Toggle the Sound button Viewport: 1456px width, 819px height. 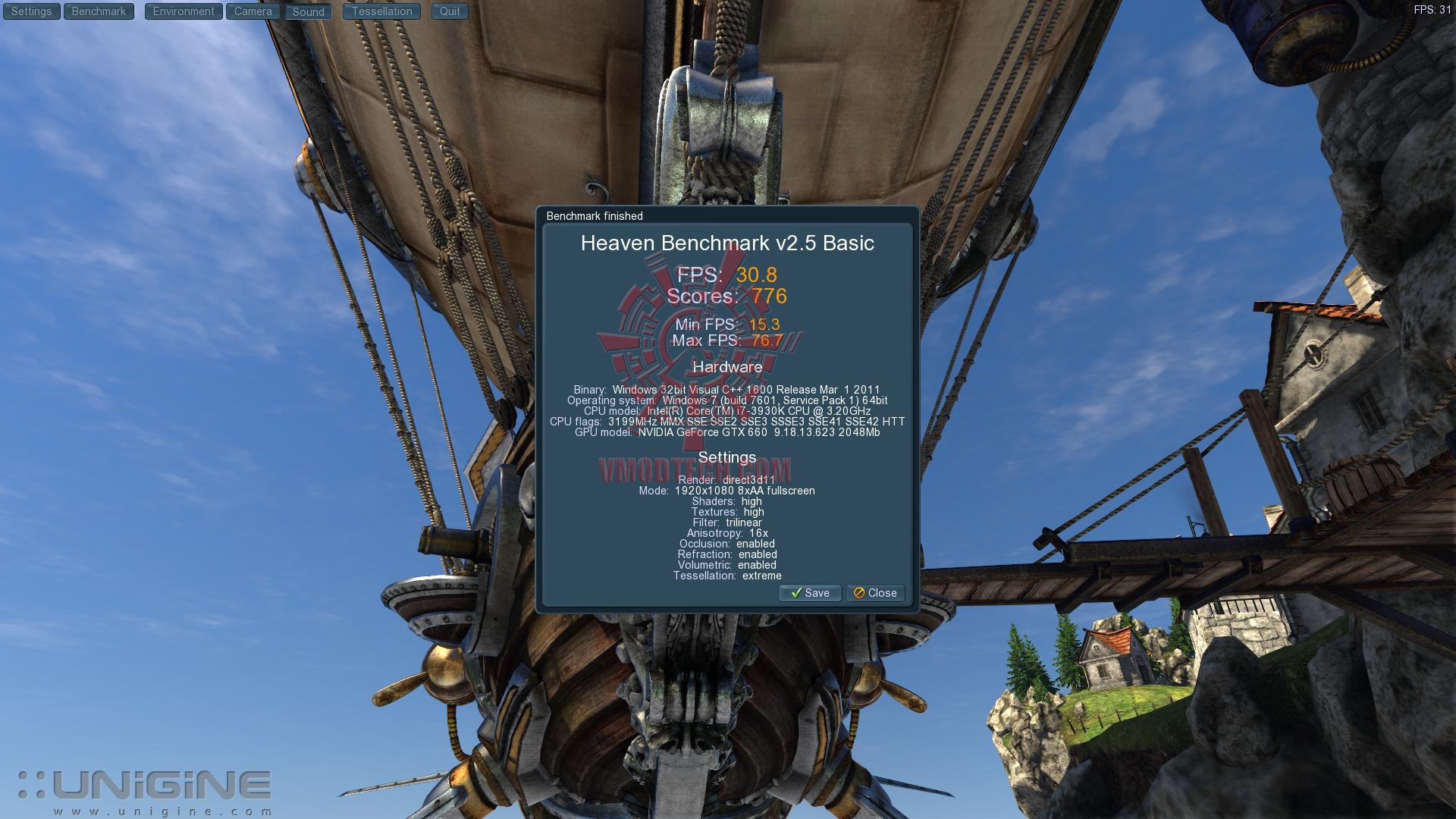(x=308, y=12)
